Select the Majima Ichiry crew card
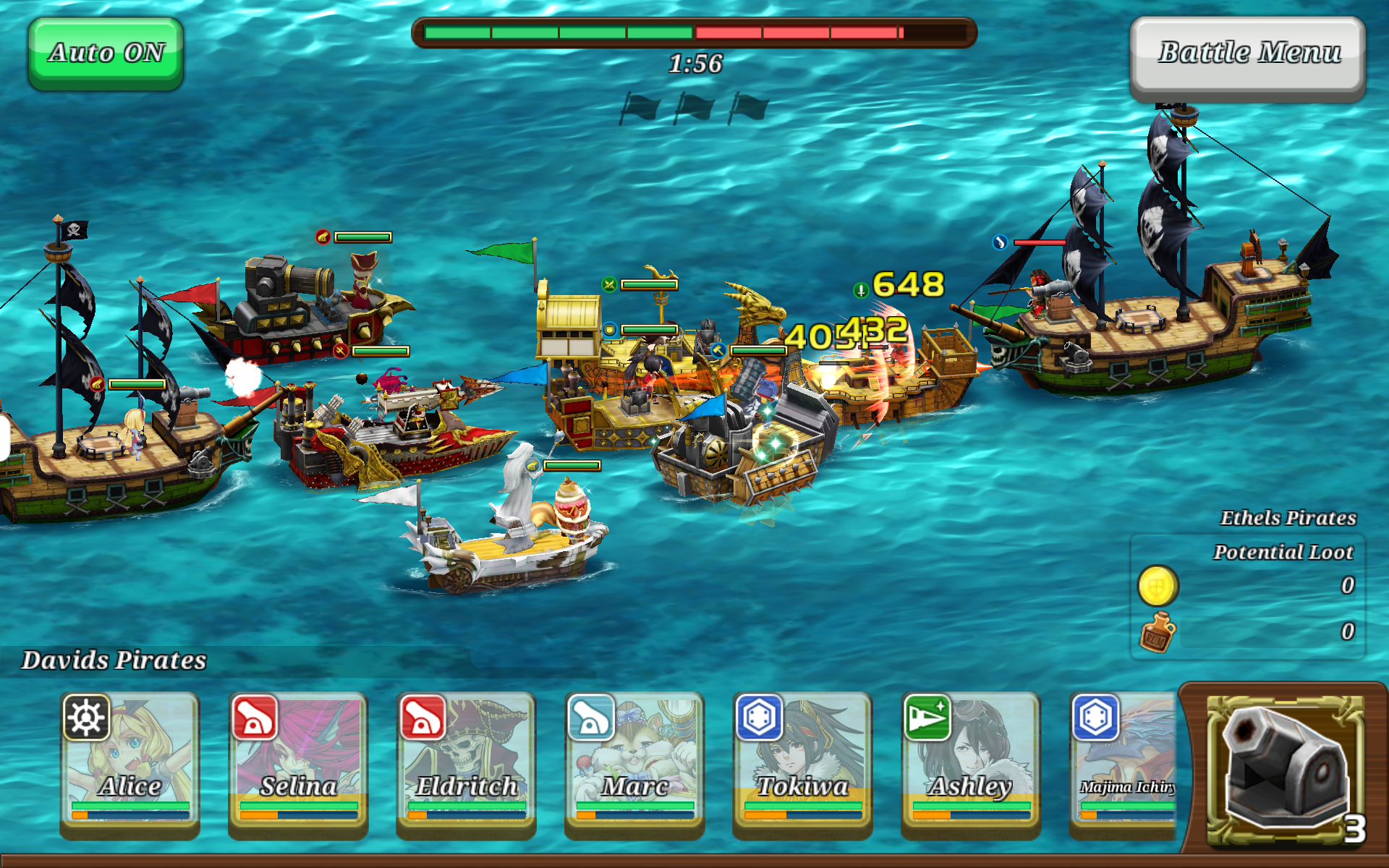 click(x=1124, y=762)
